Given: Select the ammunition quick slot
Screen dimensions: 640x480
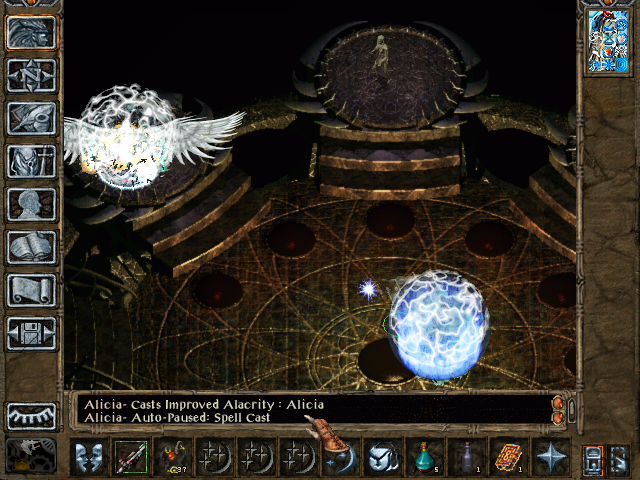Looking at the screenshot, I should click(x=173, y=457).
